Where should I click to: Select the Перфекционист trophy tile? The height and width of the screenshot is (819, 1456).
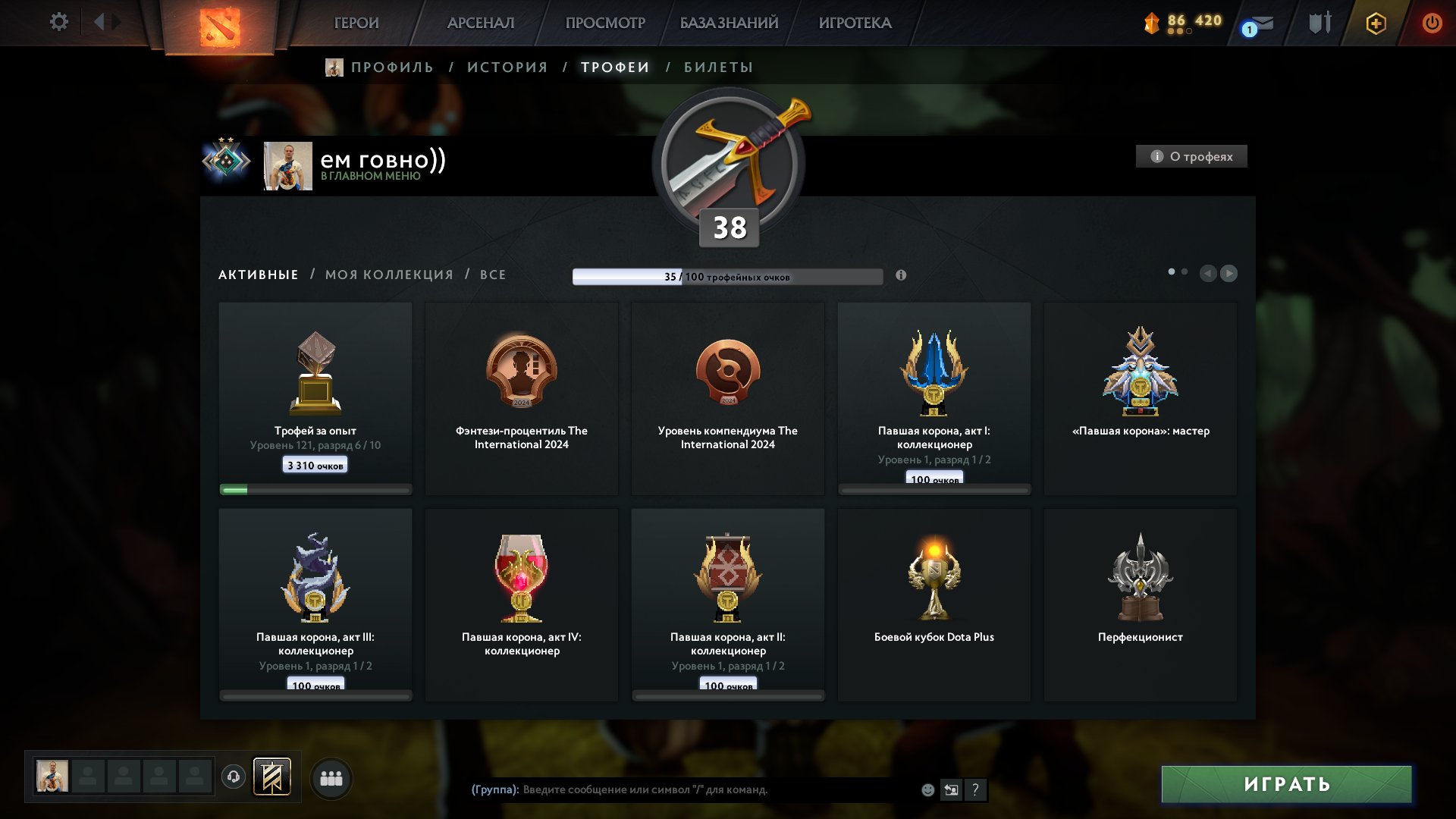click(x=1140, y=604)
